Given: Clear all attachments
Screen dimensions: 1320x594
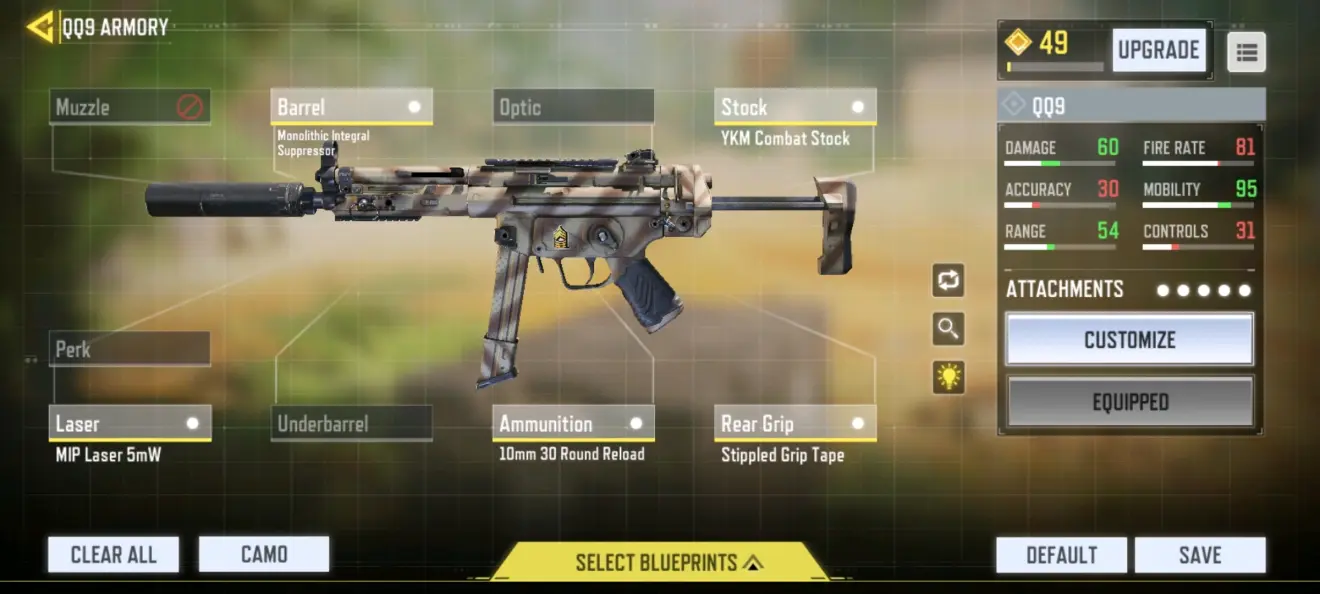Looking at the screenshot, I should coord(113,554).
